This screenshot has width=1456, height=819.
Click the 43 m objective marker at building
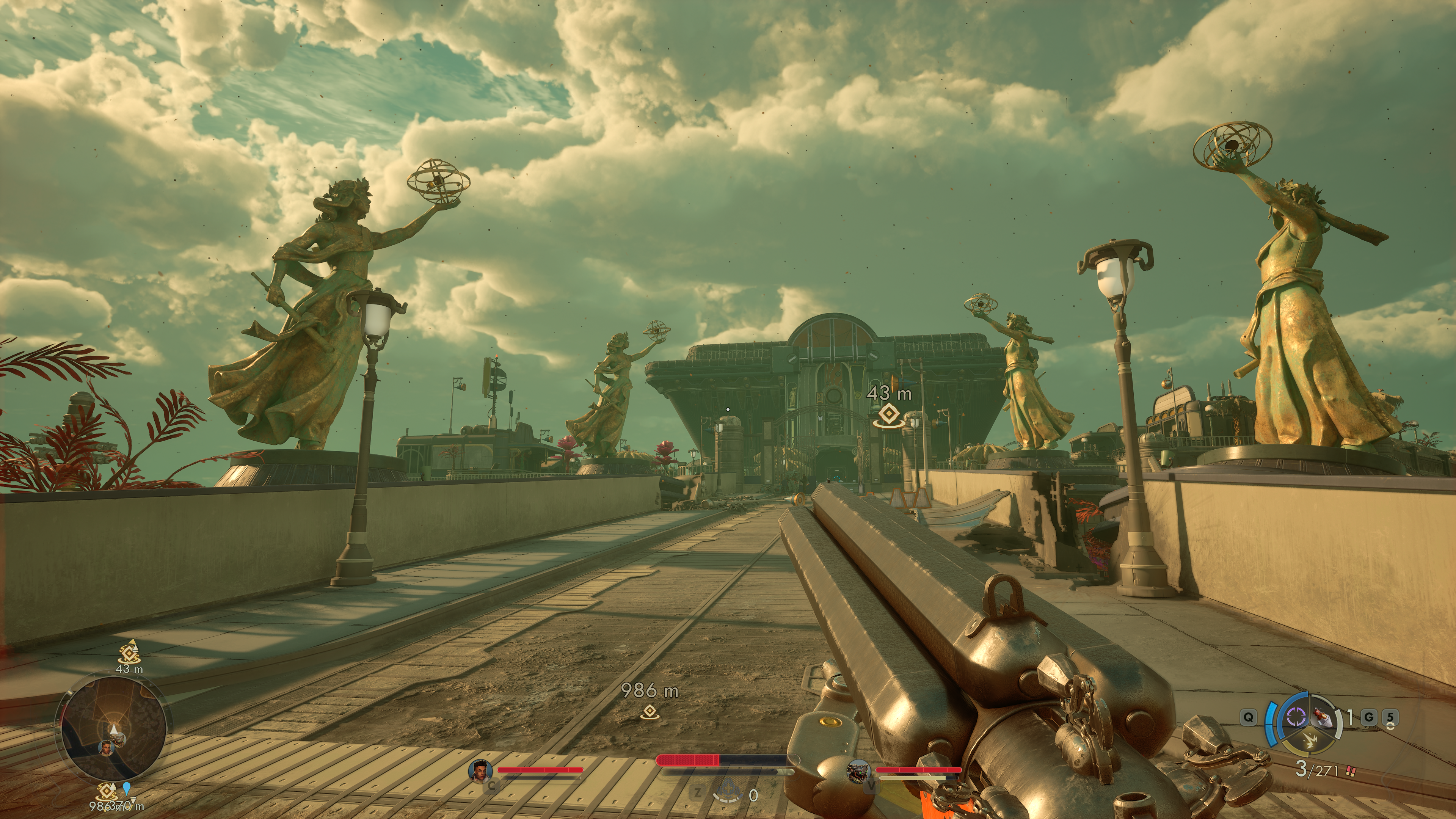[888, 416]
